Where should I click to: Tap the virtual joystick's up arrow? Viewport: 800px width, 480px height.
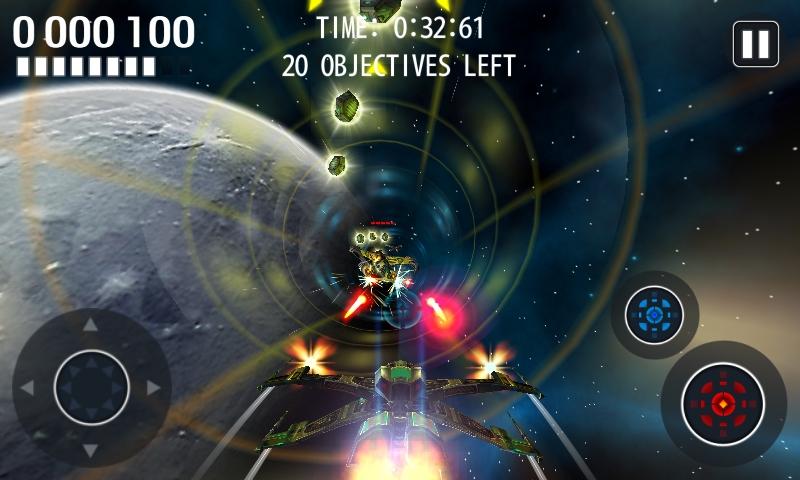click(x=91, y=325)
